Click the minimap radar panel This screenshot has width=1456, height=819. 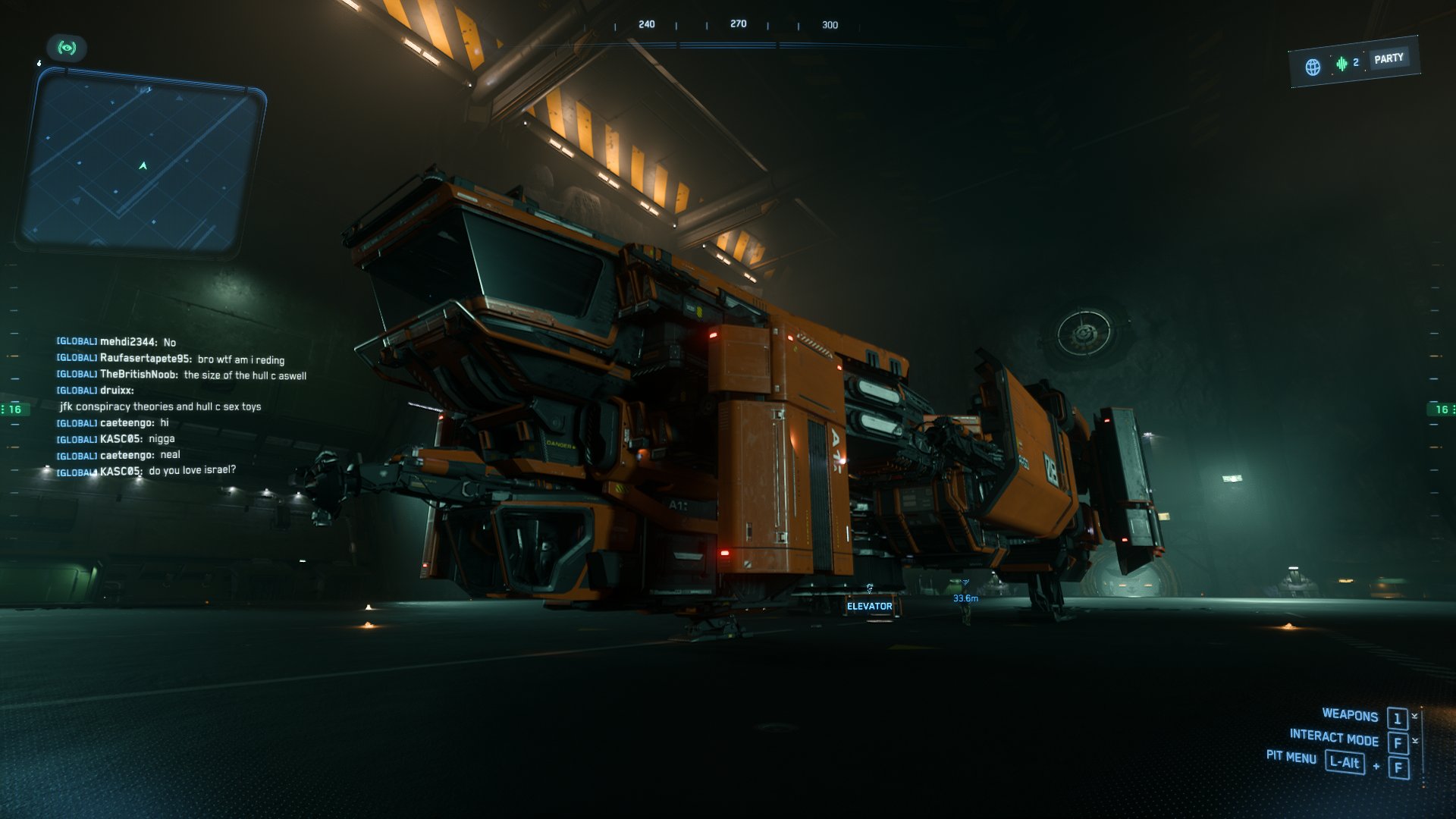(x=142, y=162)
